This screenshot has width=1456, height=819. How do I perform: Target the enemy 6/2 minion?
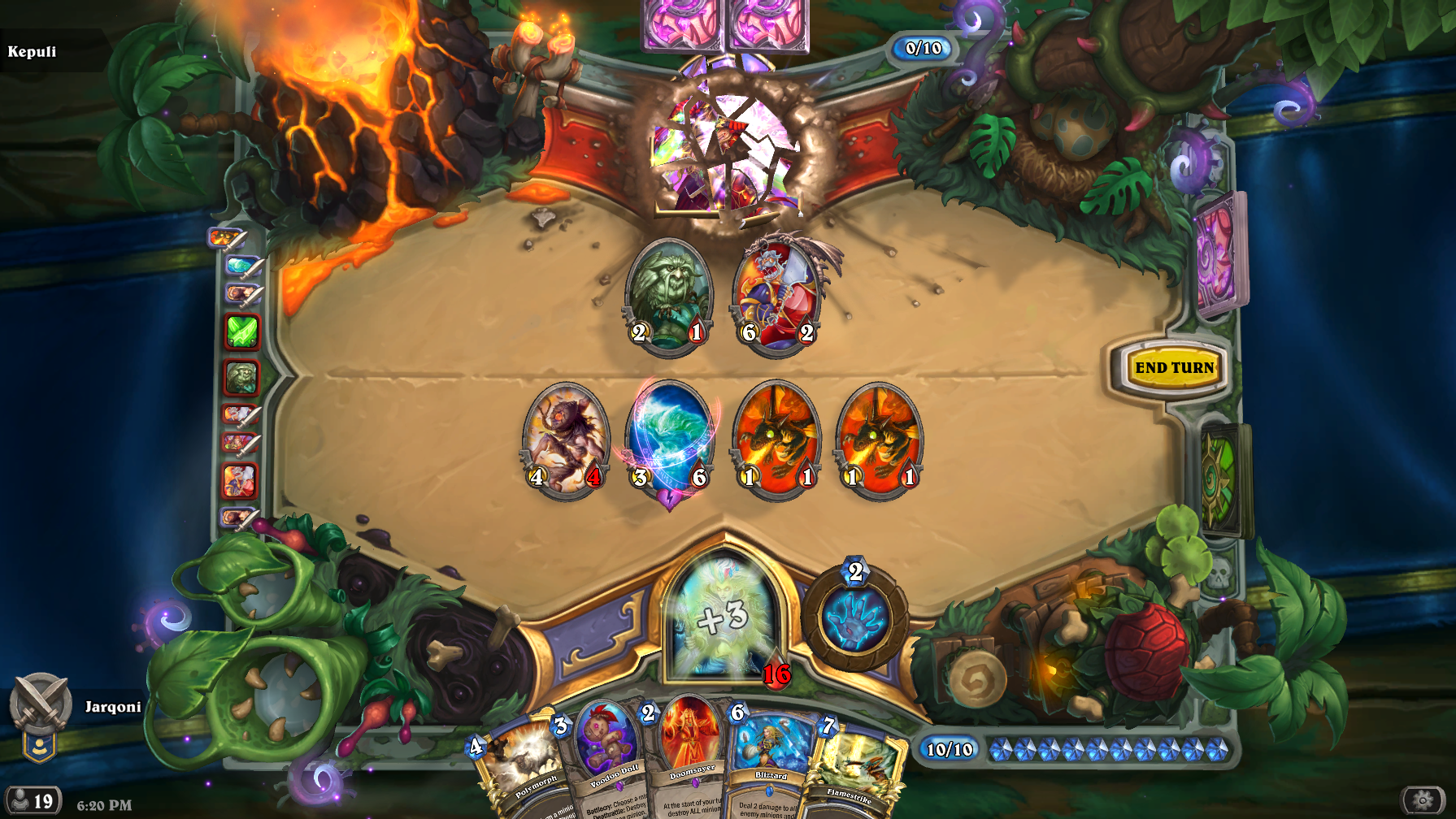[x=777, y=295]
